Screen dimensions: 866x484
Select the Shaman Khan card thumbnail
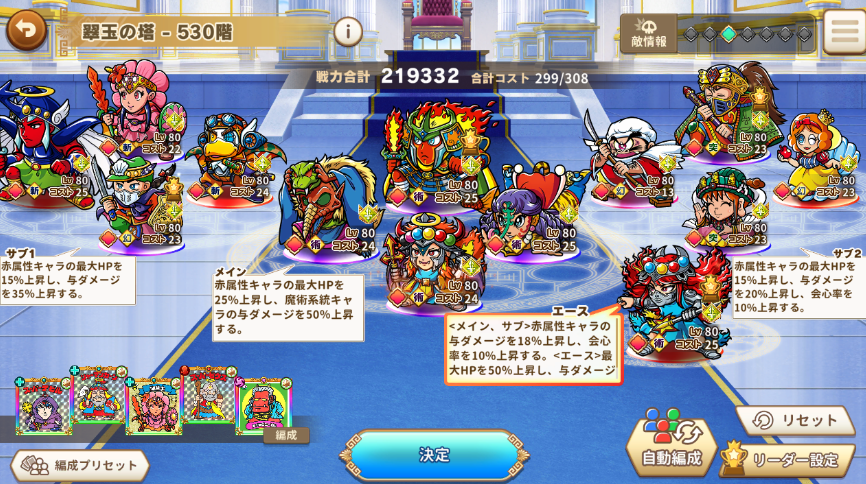98,393
